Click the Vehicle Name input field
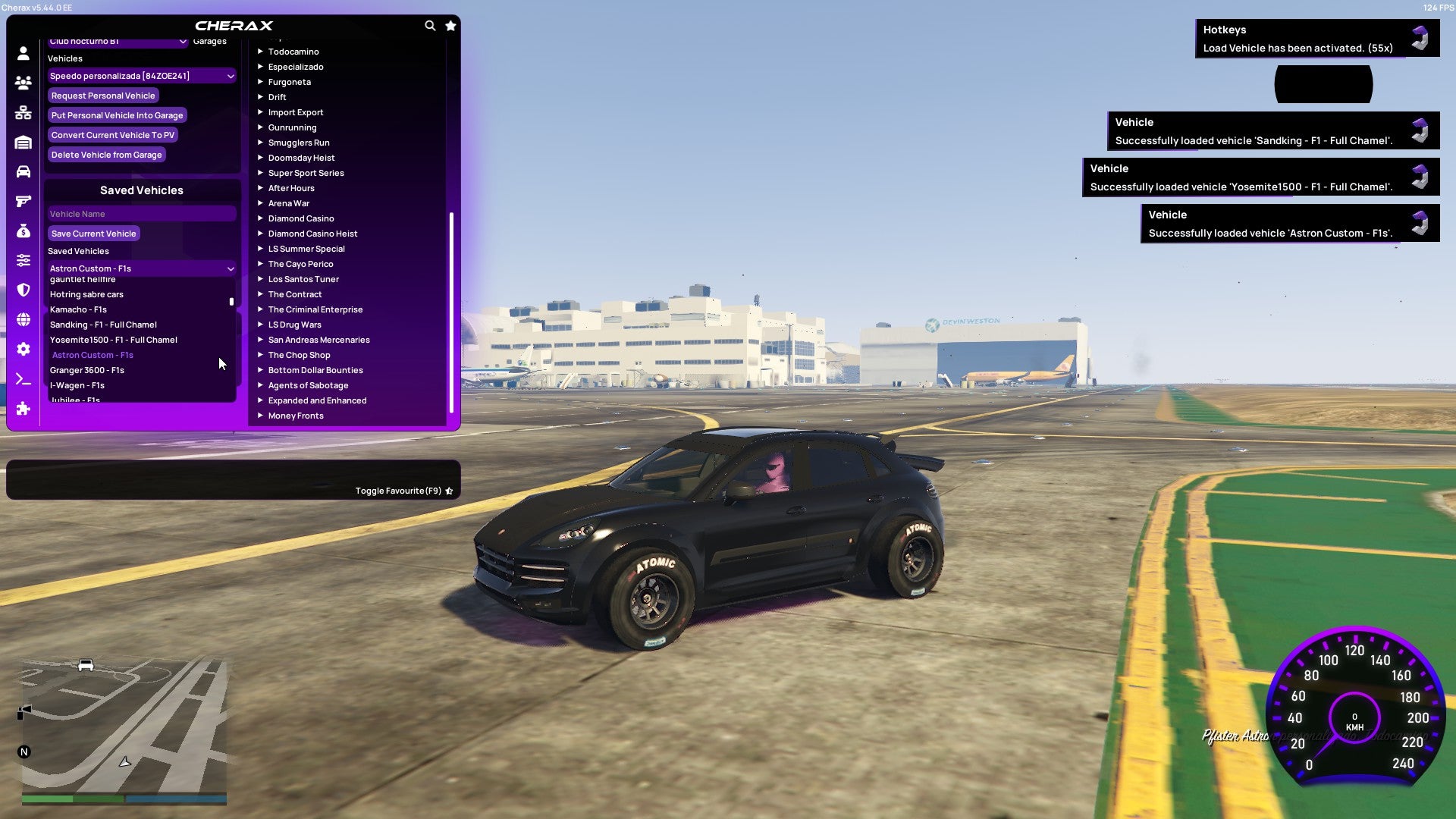Image resolution: width=1456 pixels, height=819 pixels. (141, 213)
